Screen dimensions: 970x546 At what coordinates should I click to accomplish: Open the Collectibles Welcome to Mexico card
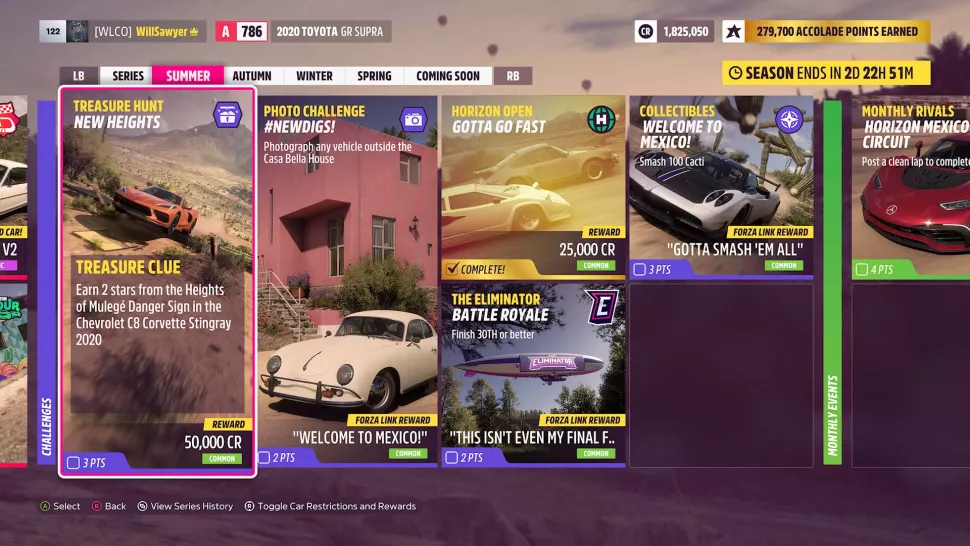(x=720, y=187)
